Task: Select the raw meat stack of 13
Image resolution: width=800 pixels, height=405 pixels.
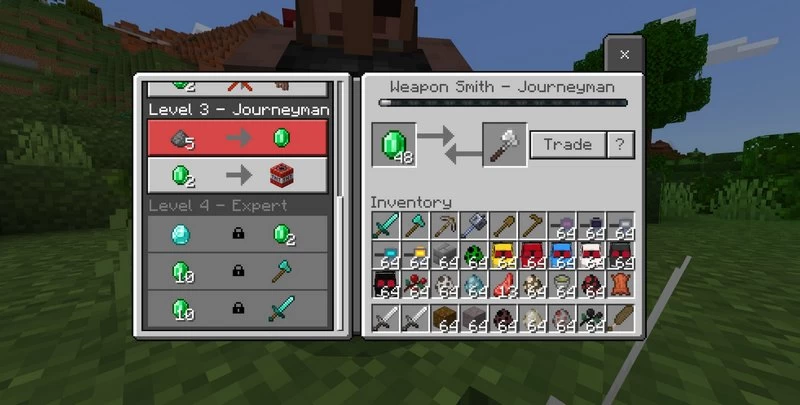Action: [x=504, y=285]
